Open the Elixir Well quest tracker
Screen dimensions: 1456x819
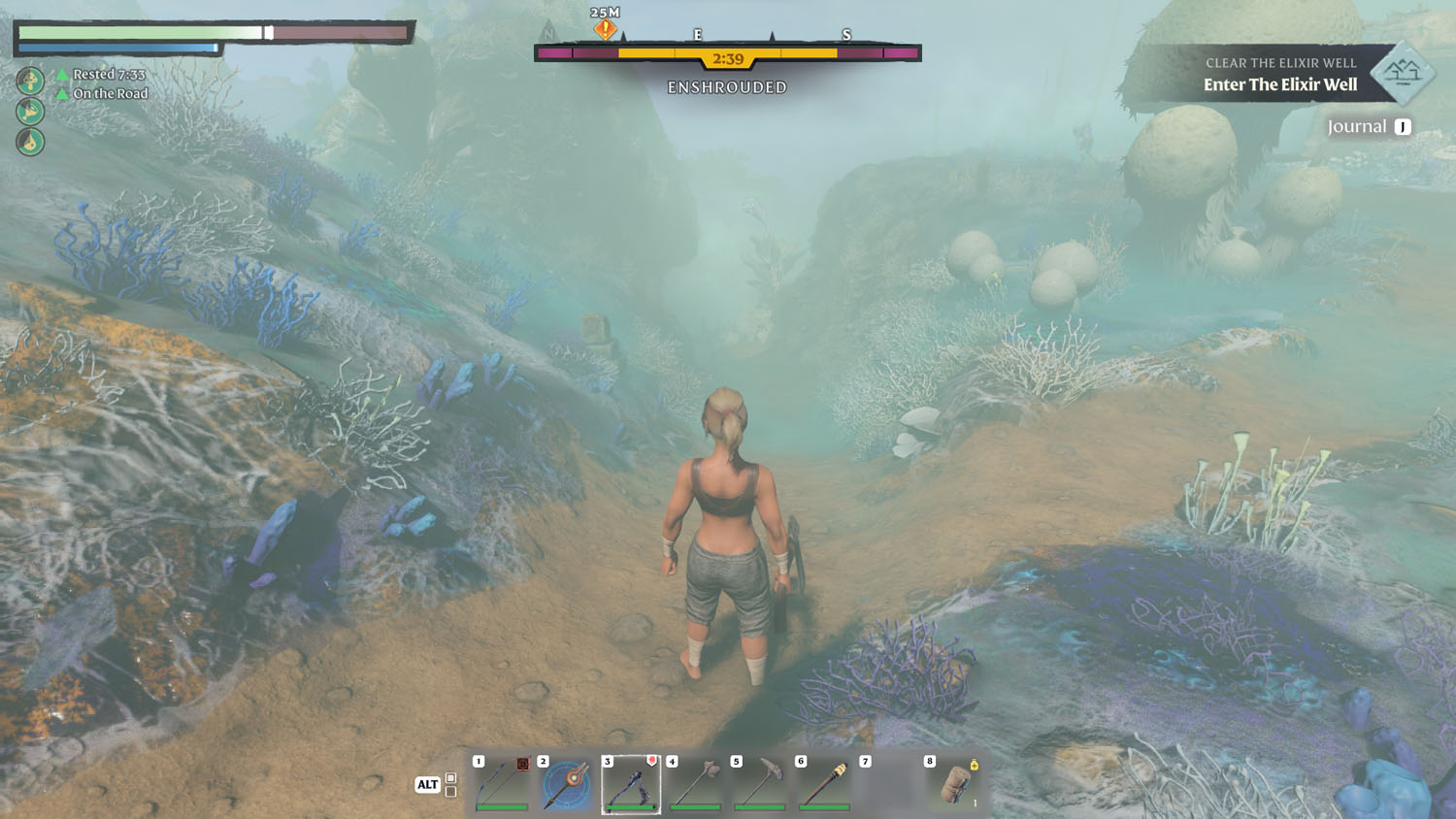pyautogui.click(x=1279, y=75)
